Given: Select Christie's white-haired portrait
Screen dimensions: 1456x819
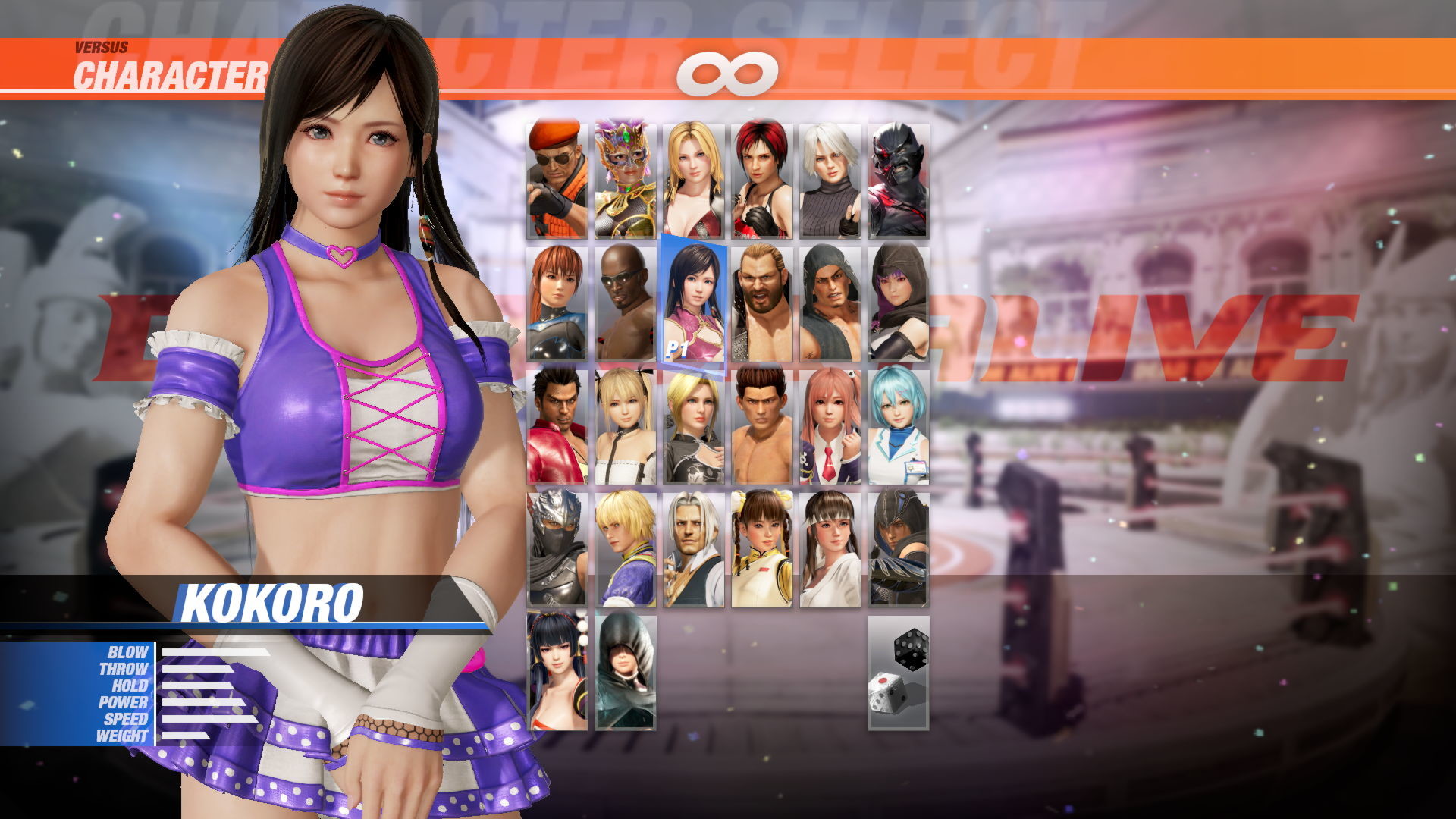Looking at the screenshot, I should click(x=830, y=178).
